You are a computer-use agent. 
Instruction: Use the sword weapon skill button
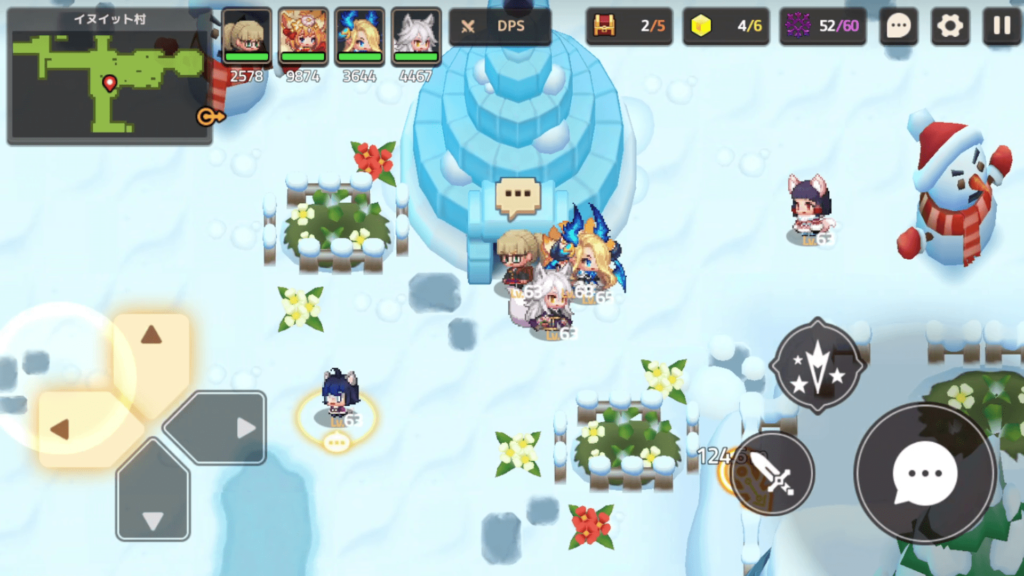point(772,474)
